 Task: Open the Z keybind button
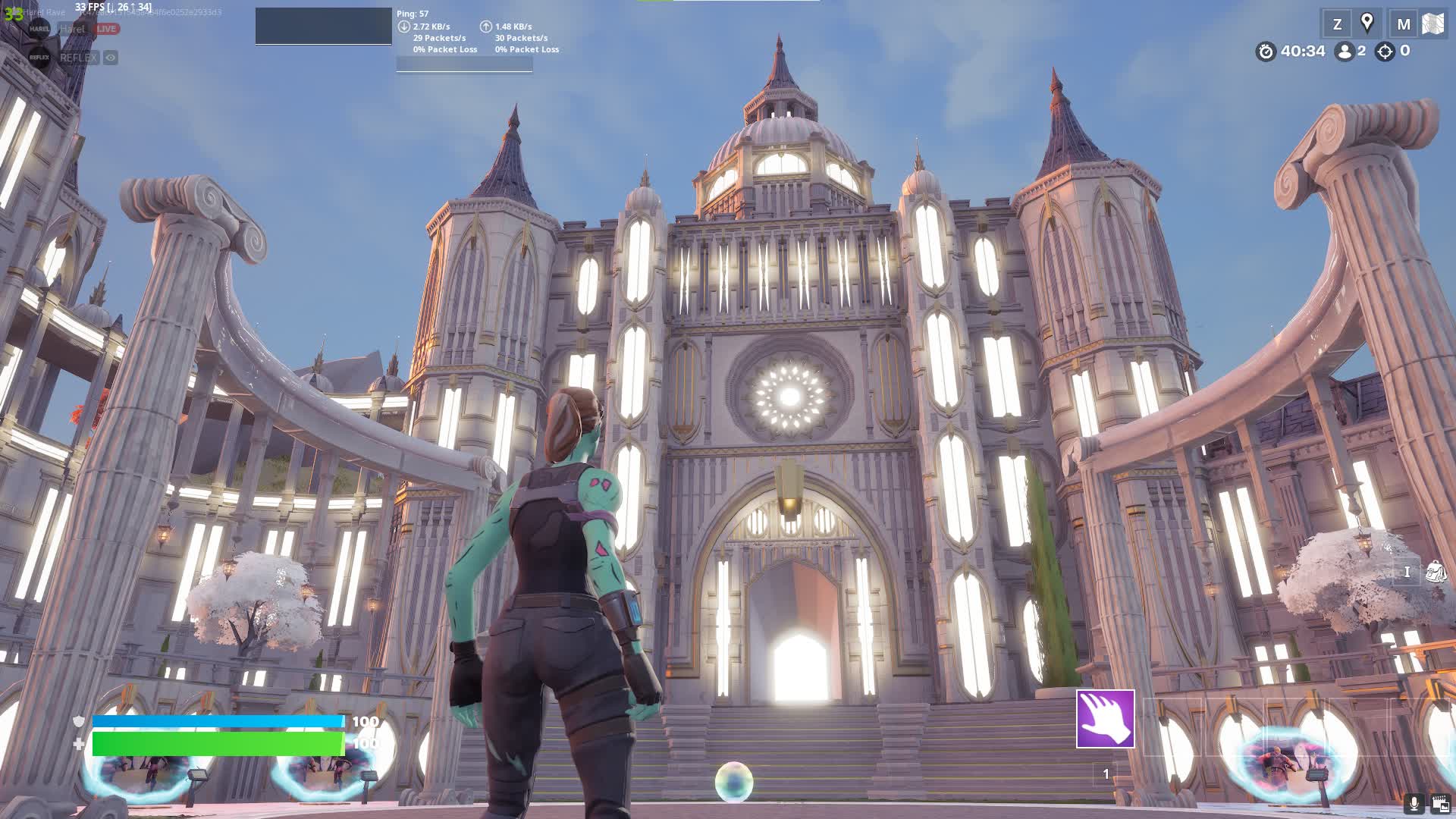(x=1337, y=24)
